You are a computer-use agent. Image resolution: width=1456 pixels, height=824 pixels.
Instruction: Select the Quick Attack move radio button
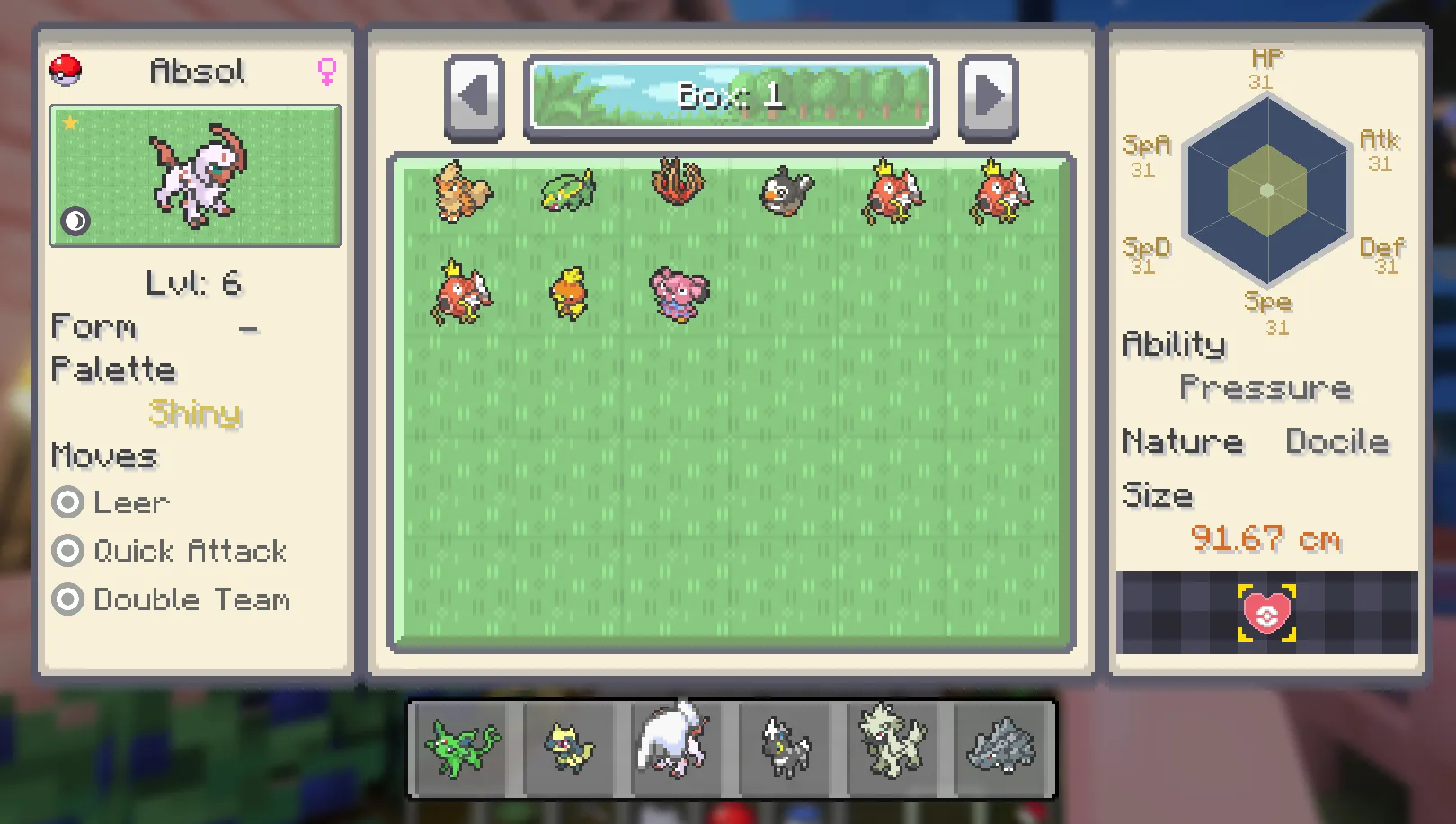point(67,551)
